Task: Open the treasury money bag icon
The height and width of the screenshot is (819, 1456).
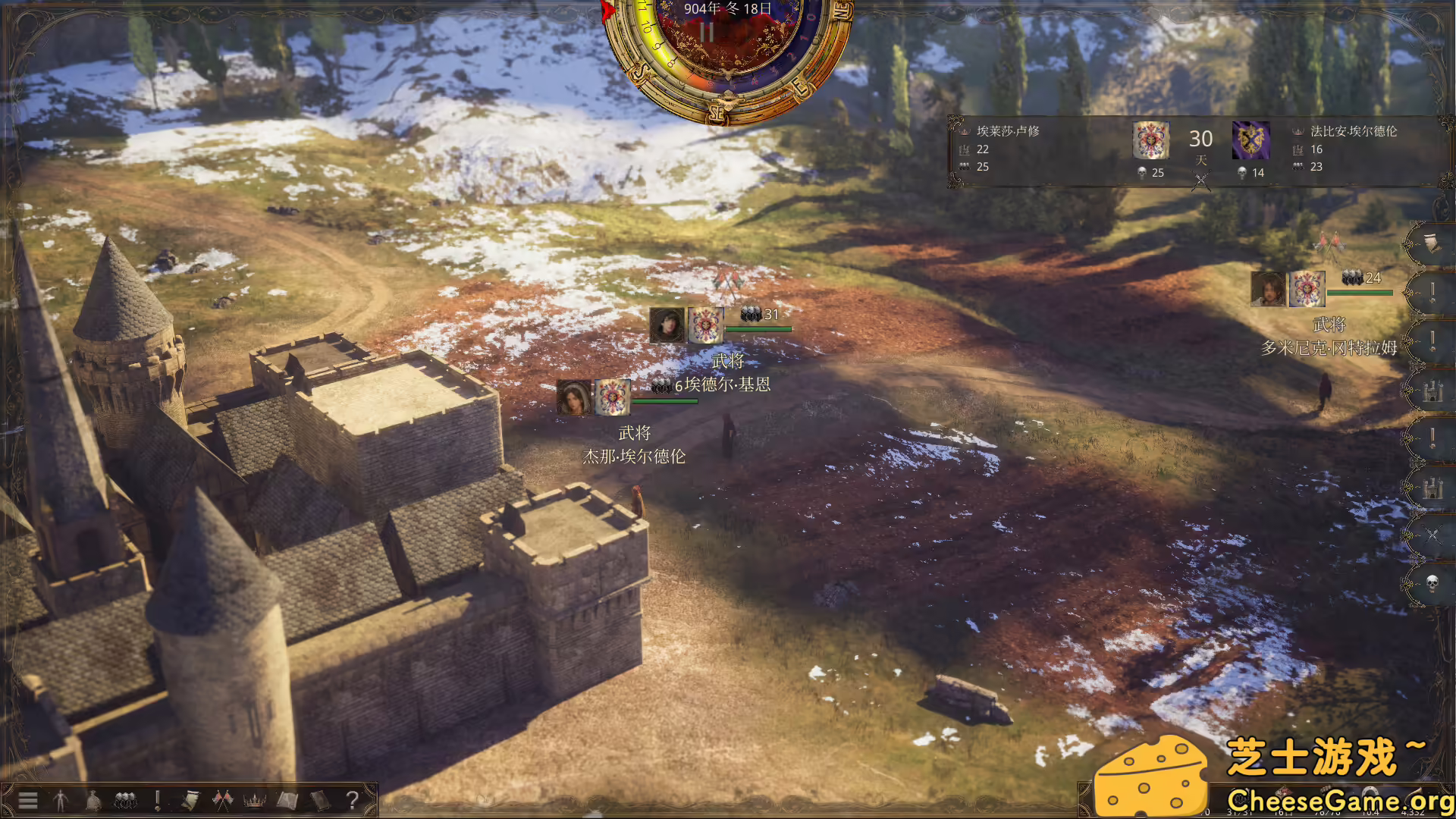Action: 94,799
